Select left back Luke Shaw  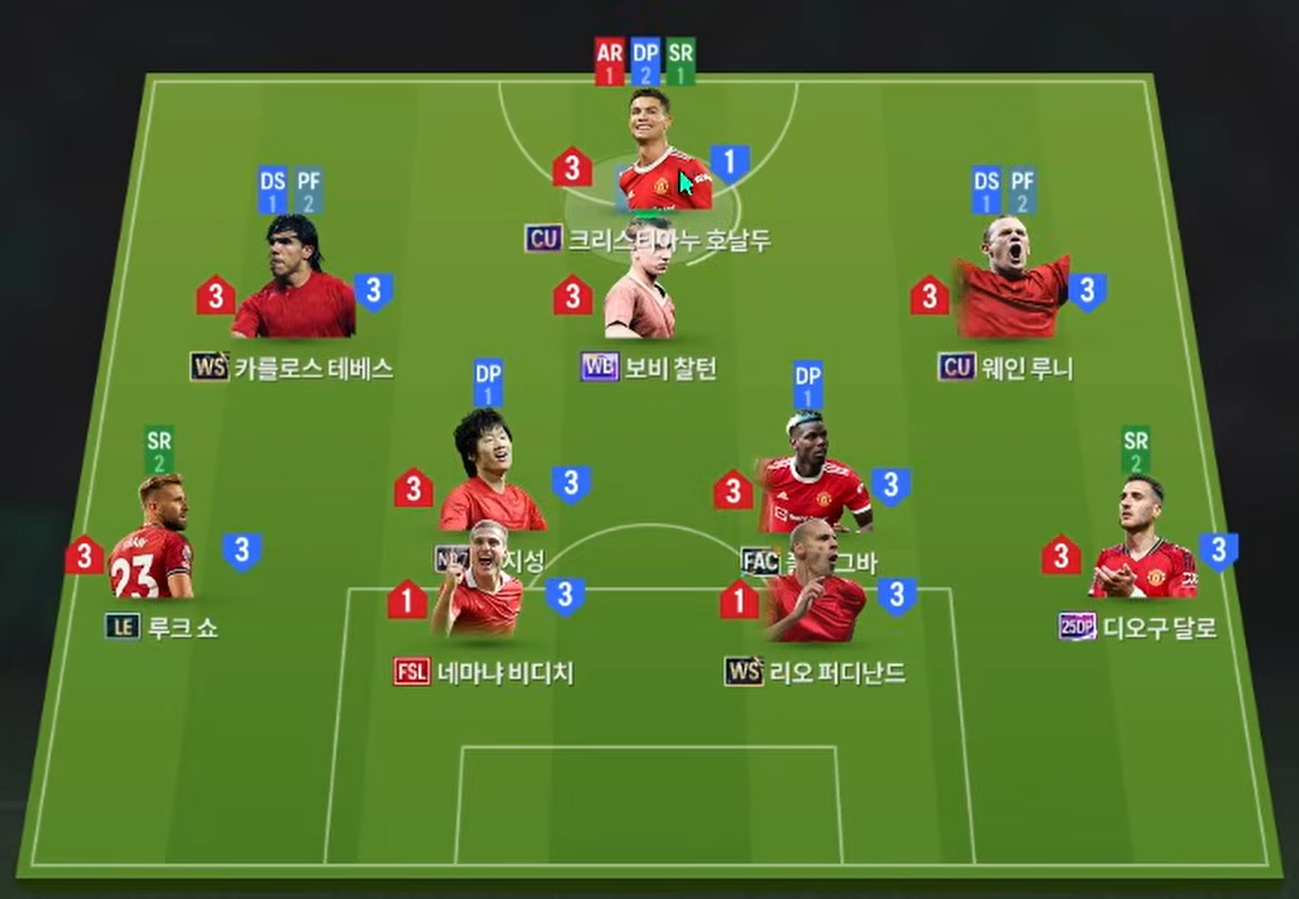153,540
